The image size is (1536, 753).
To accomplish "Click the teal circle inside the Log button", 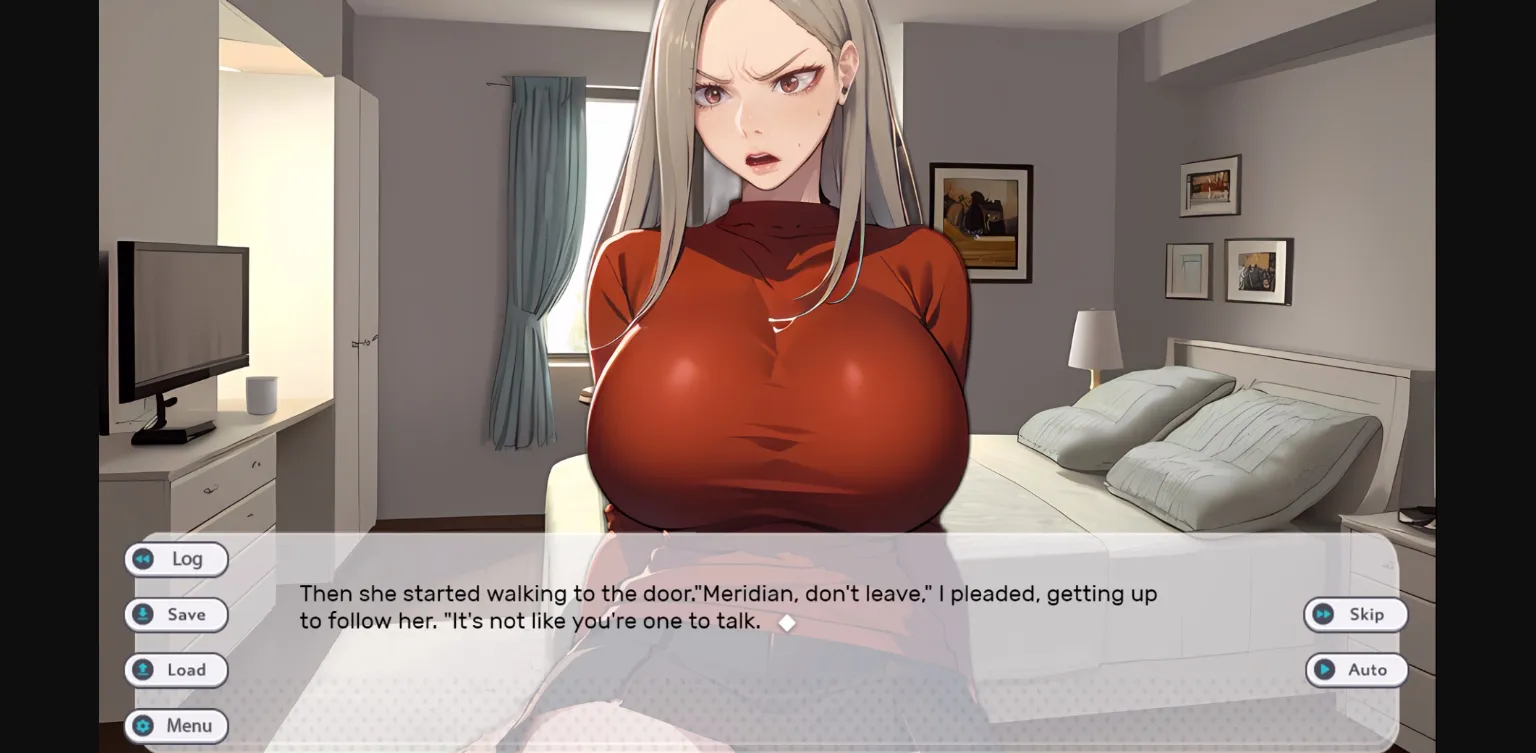I will (x=145, y=559).
